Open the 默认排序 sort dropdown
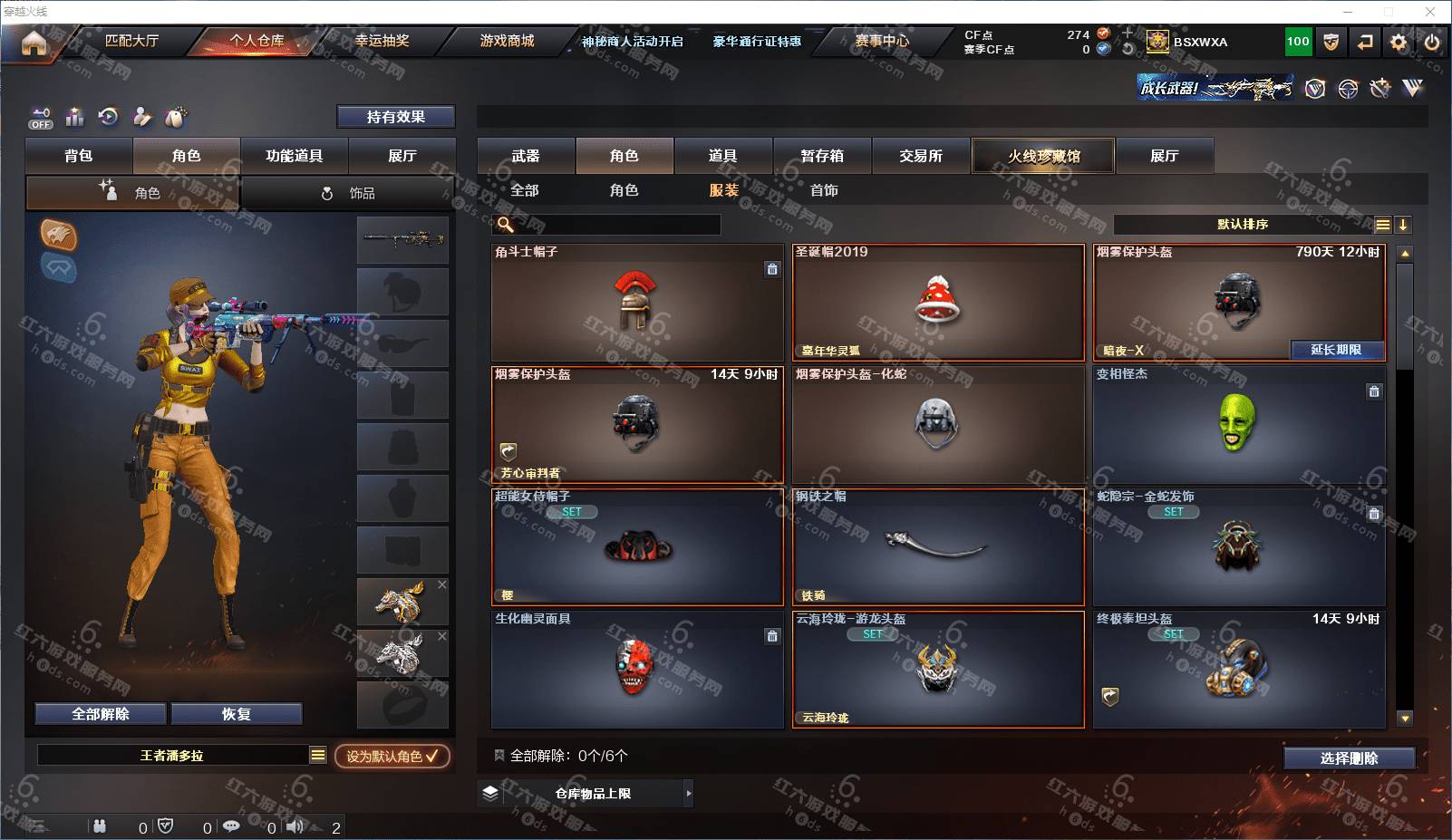This screenshot has width=1452, height=840. coord(1244,225)
